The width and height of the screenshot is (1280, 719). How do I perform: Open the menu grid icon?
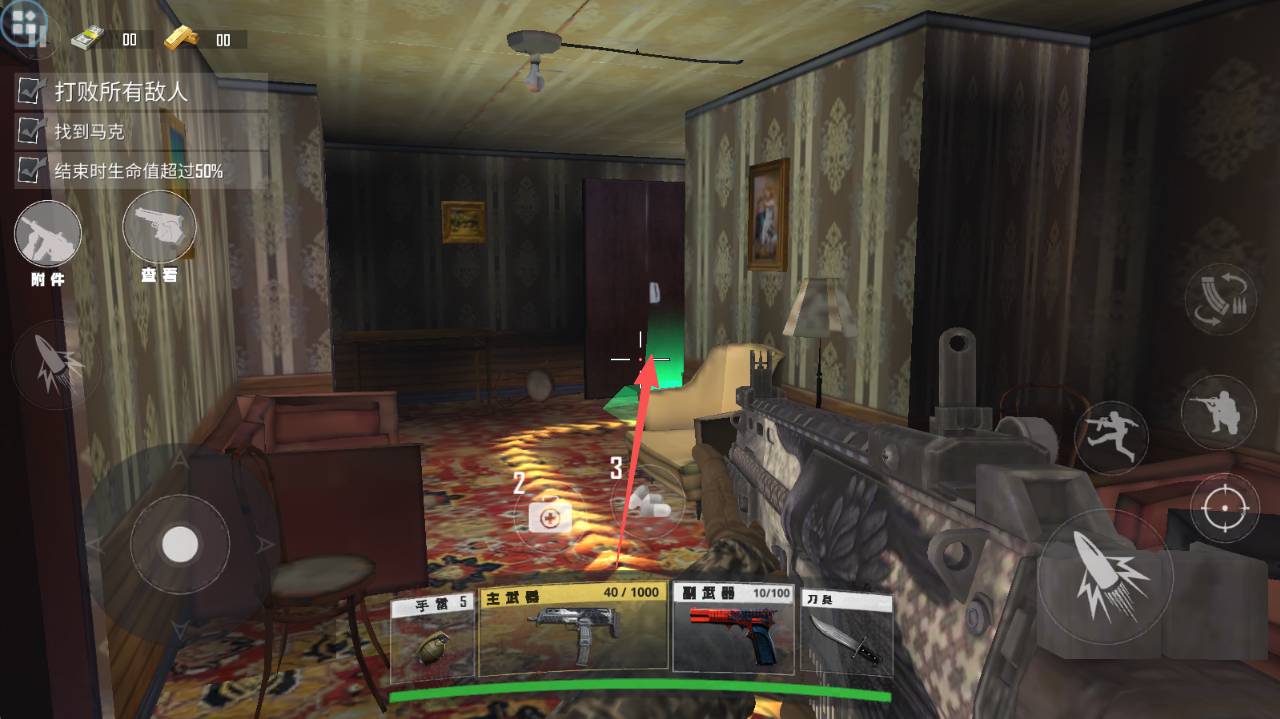tap(24, 22)
